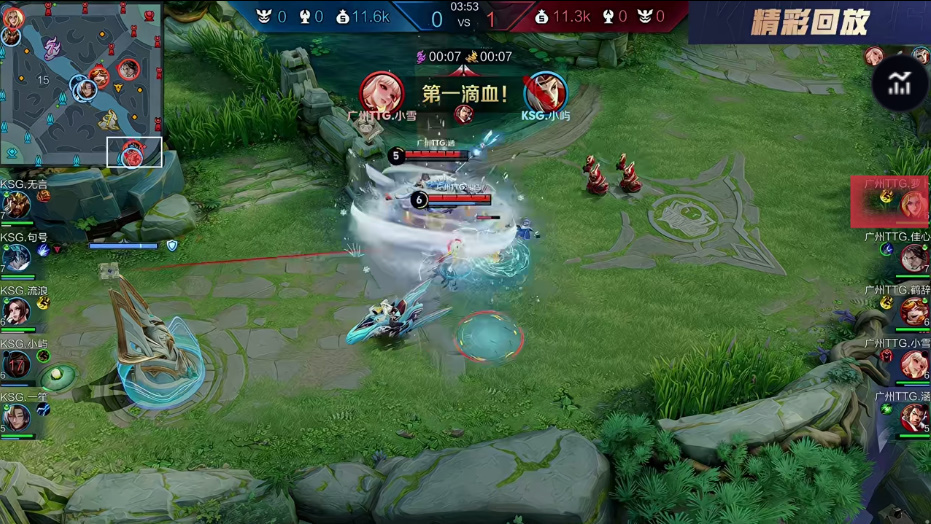Select the dead KSG.小屿 portrait showing respawn timer
The image size is (931, 524).
[17, 365]
